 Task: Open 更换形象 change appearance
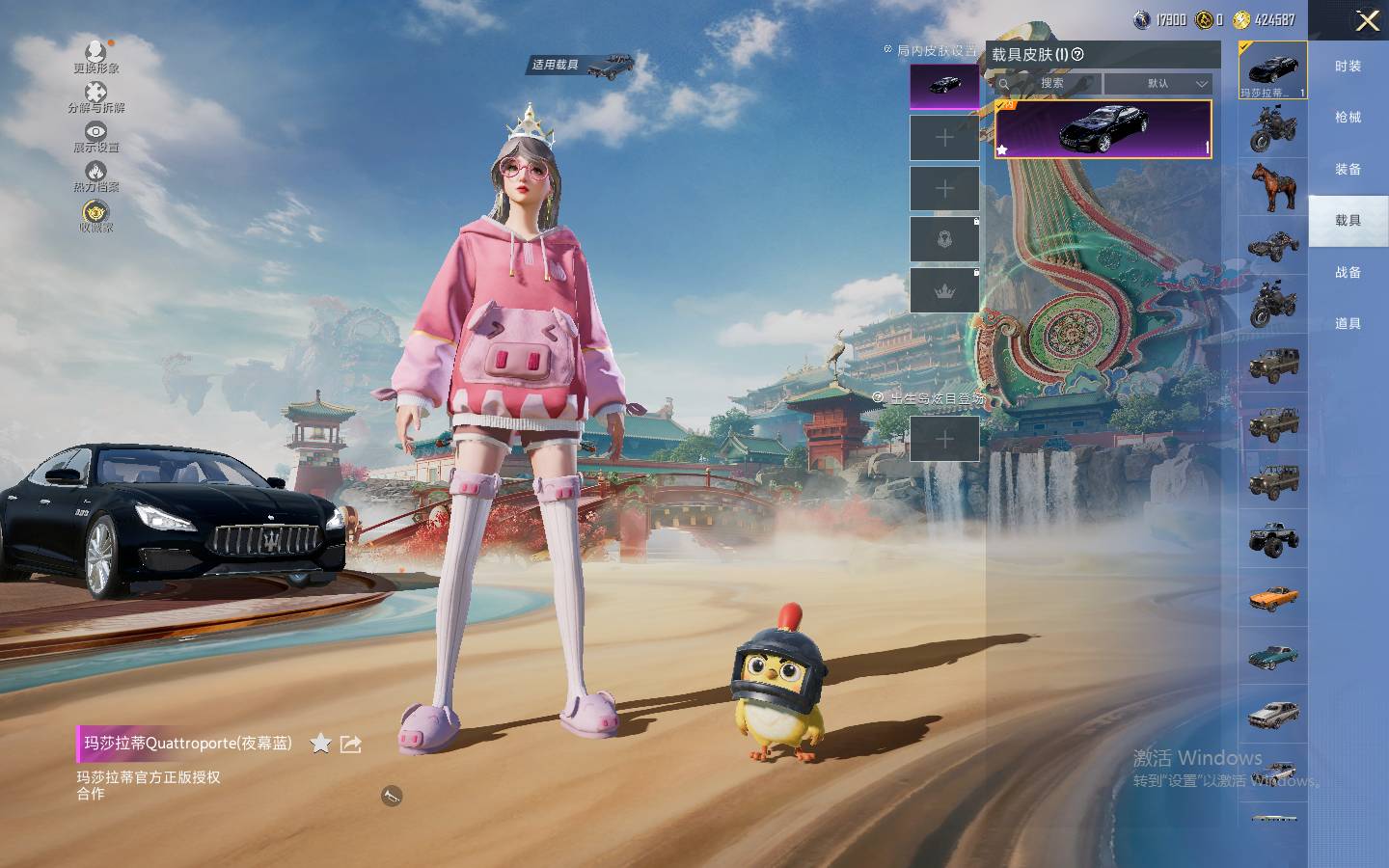95,56
